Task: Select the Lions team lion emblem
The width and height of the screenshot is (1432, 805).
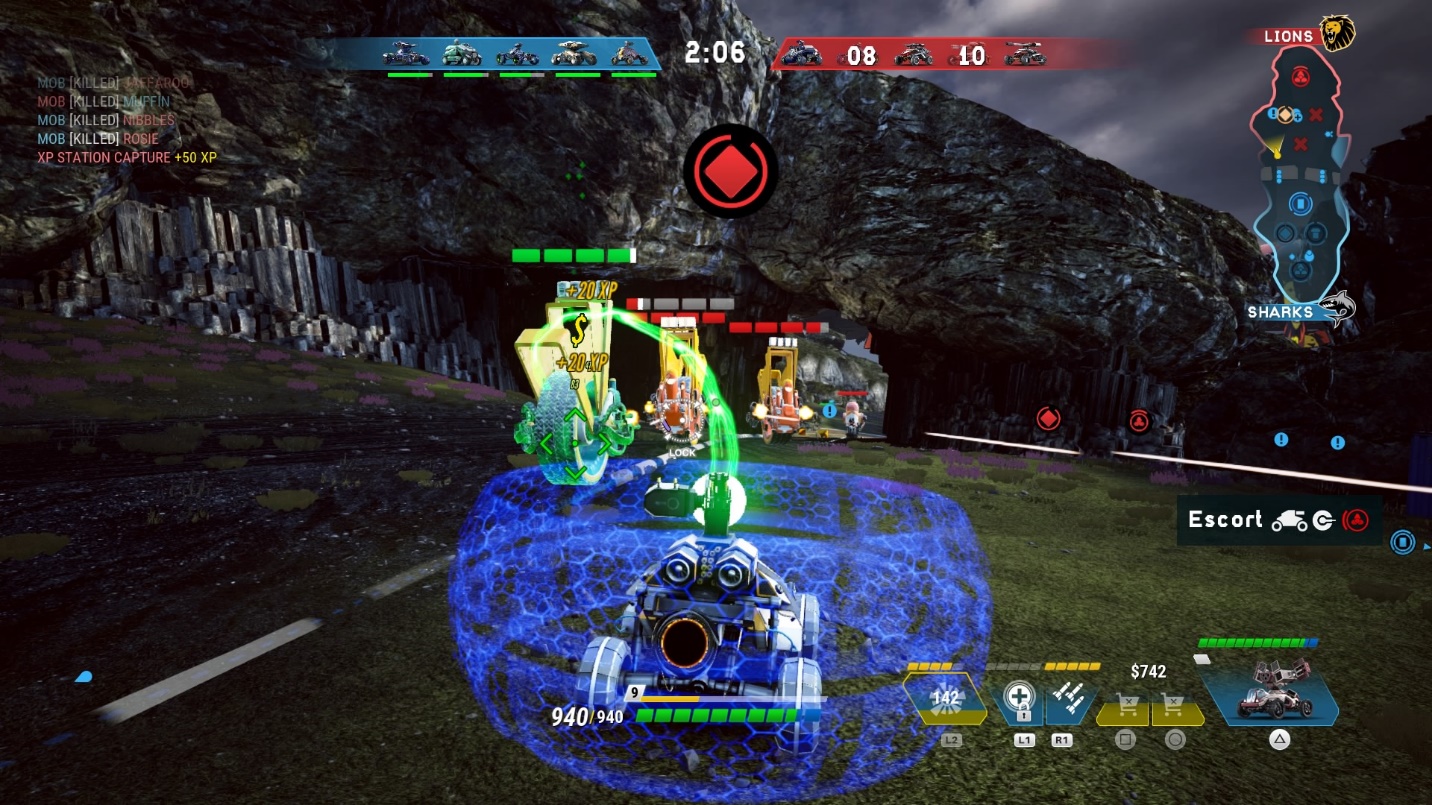Action: pyautogui.click(x=1336, y=33)
